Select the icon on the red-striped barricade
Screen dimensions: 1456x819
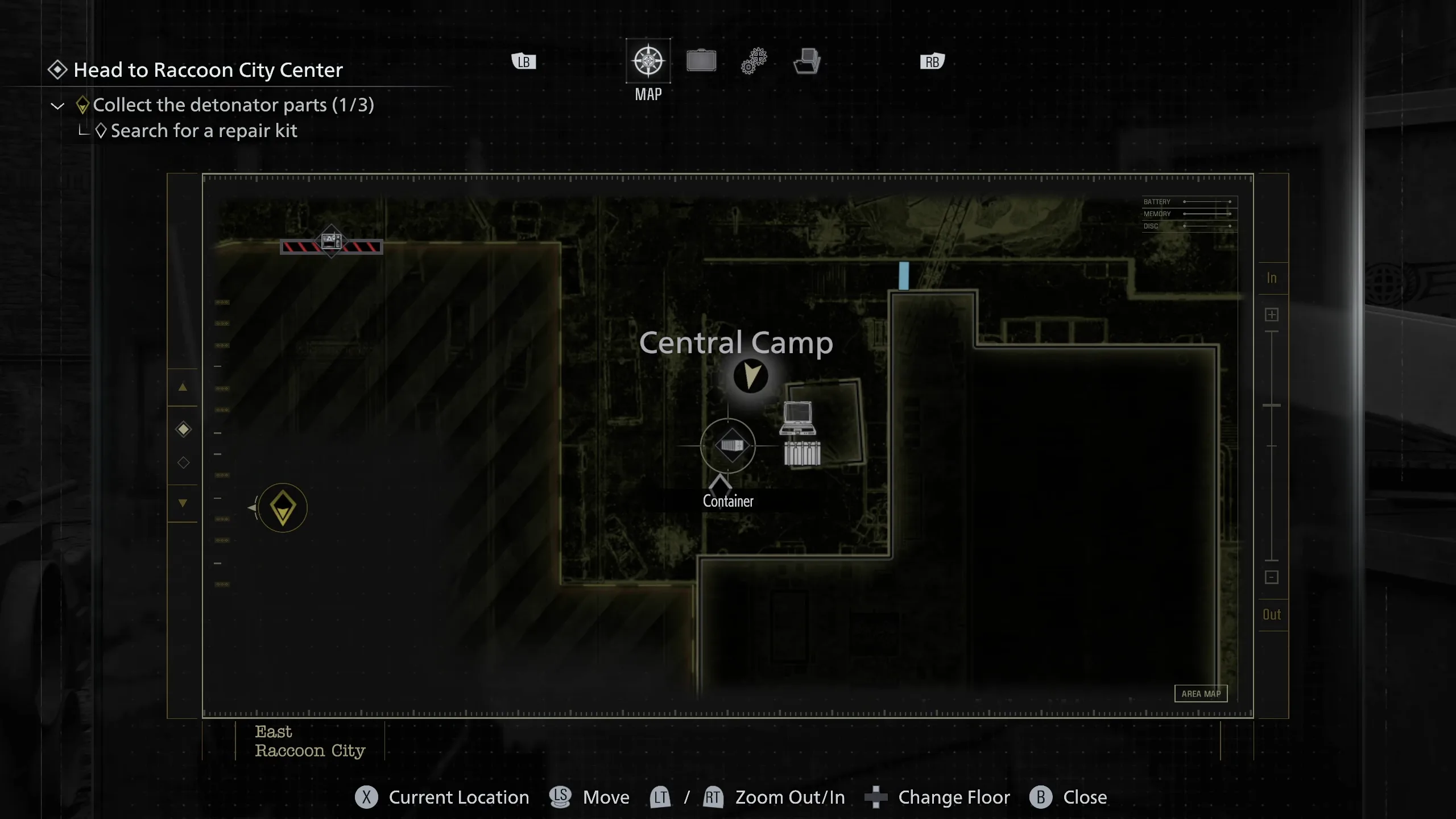(x=331, y=241)
